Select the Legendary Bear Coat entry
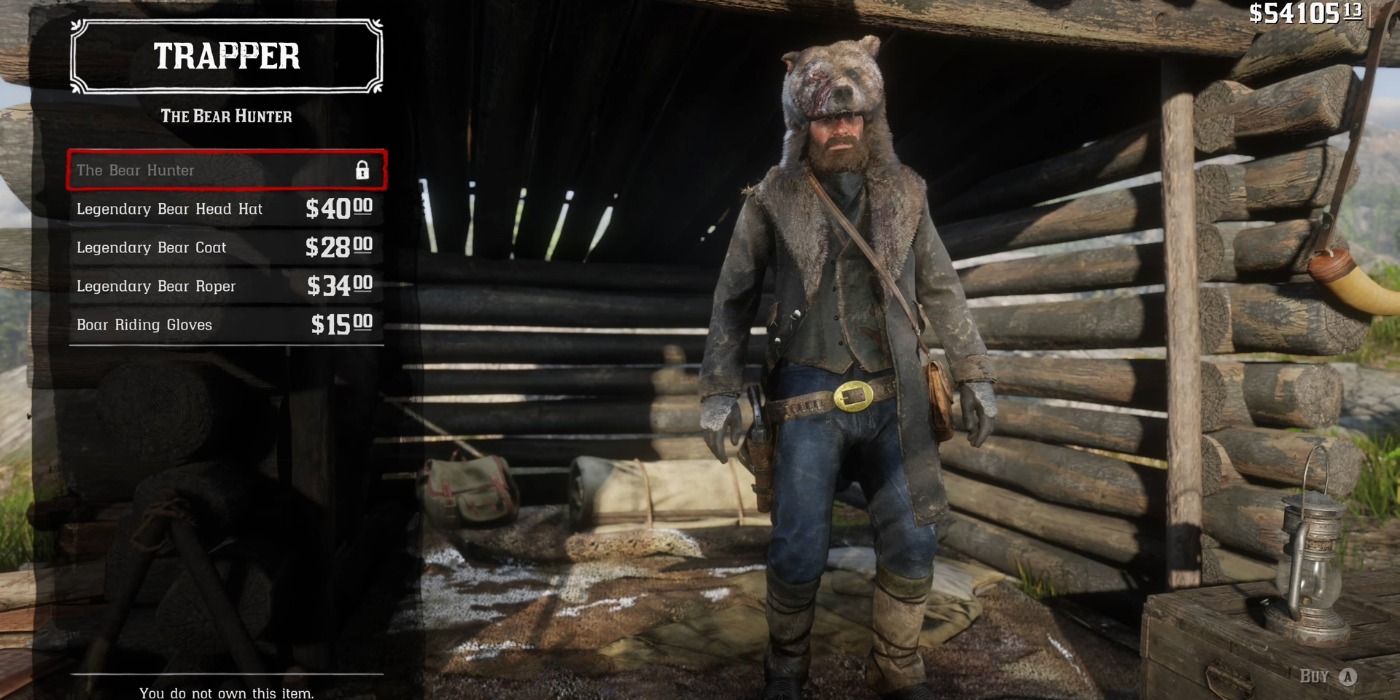1400x700 pixels. pos(226,247)
